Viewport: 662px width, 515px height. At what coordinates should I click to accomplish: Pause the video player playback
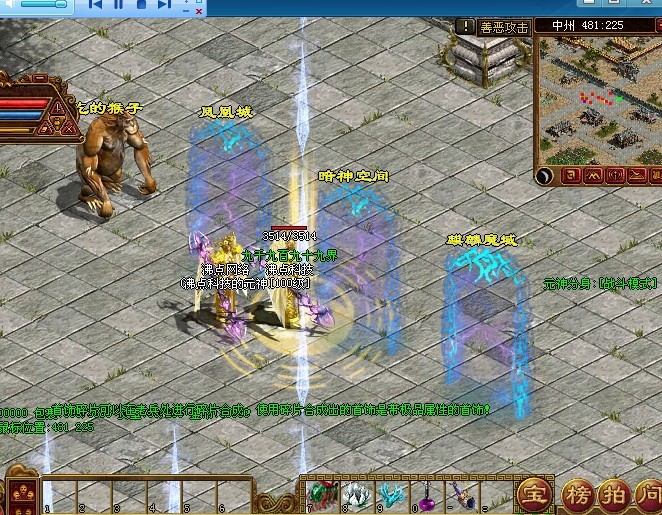[119, 5]
